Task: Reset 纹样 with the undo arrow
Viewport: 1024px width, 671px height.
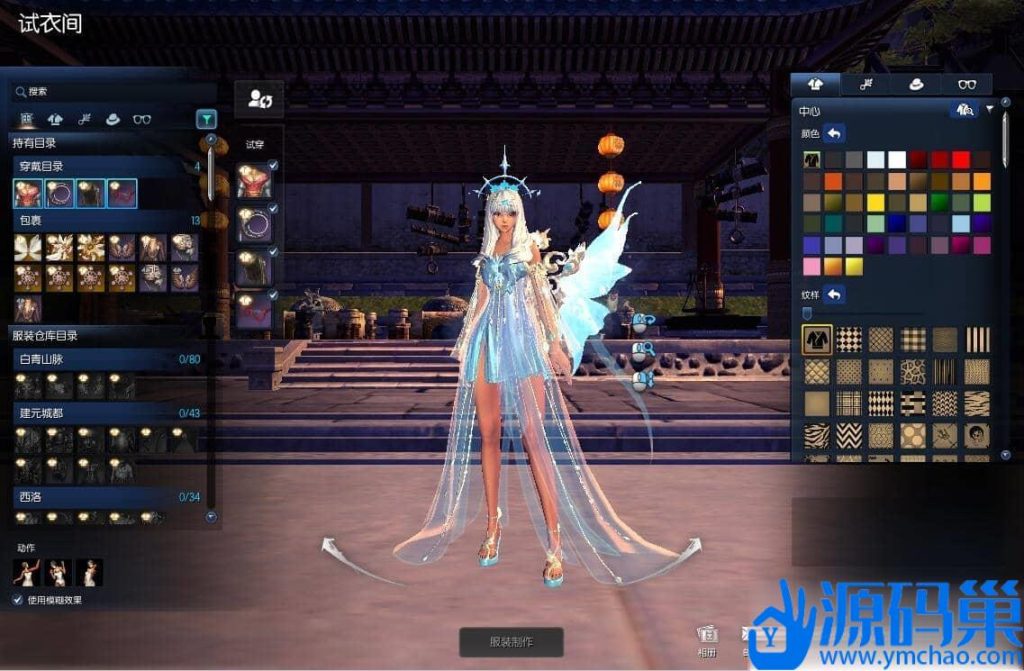Action: tap(834, 294)
